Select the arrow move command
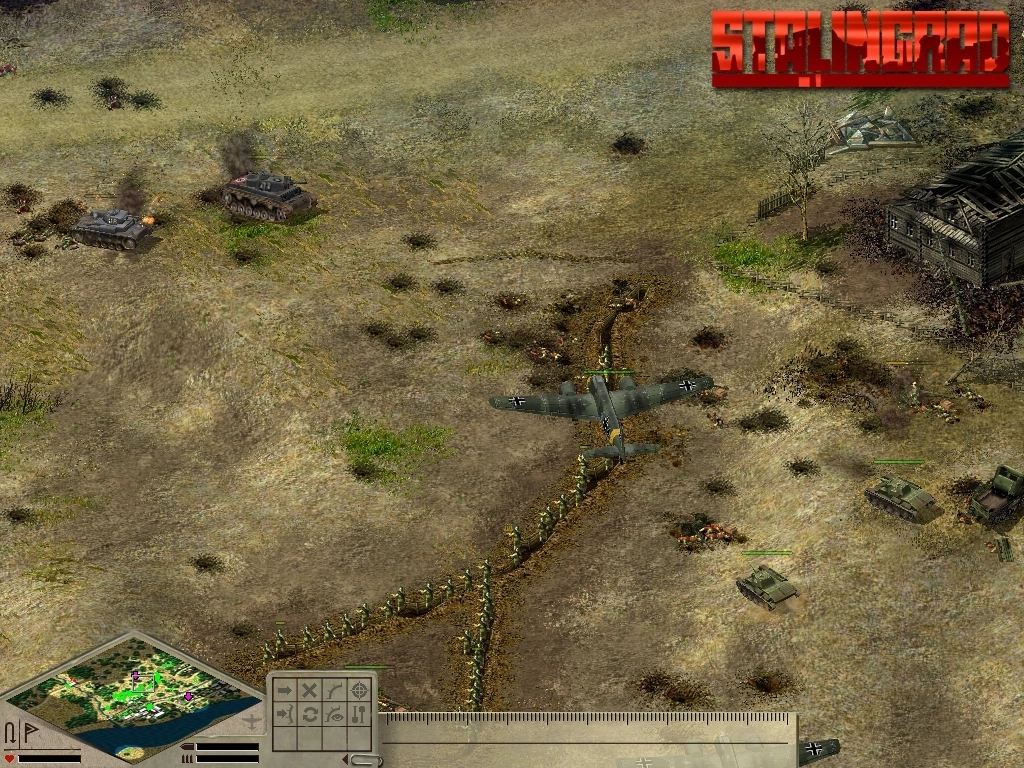The height and width of the screenshot is (768, 1024). click(285, 690)
